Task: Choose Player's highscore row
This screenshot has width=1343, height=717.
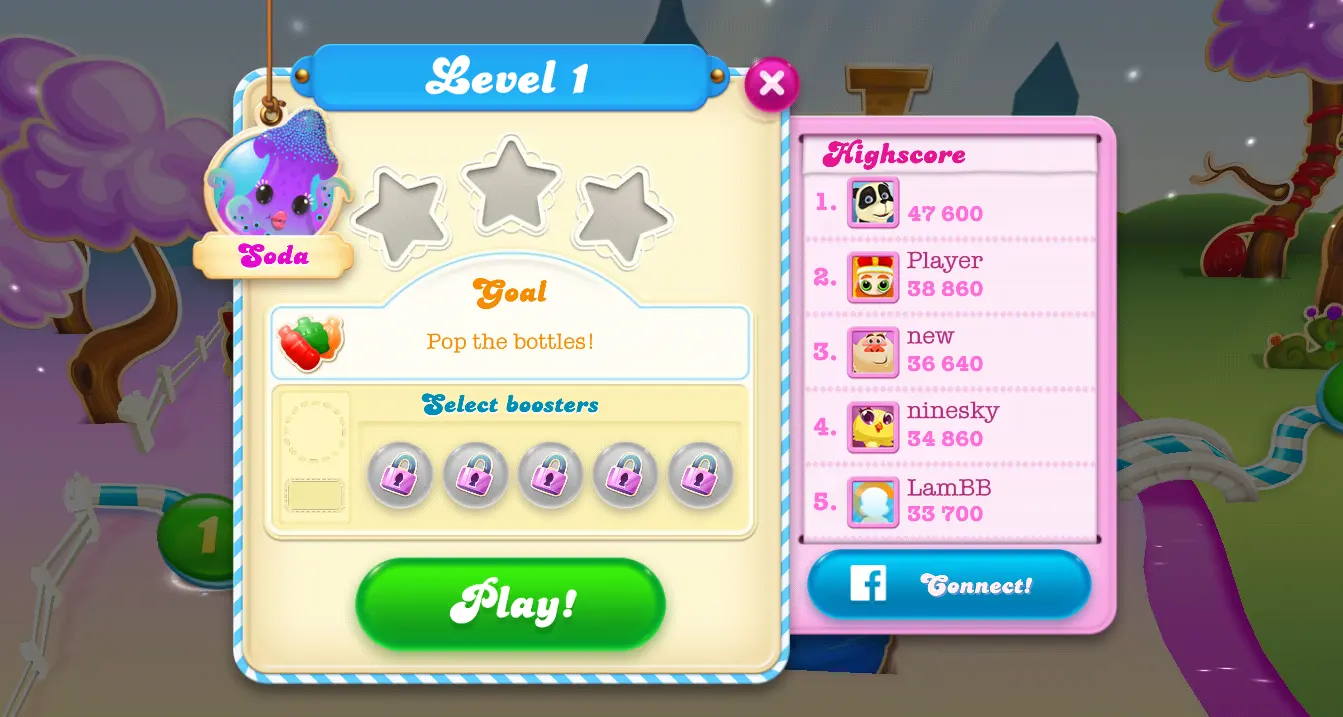Action: (x=950, y=276)
